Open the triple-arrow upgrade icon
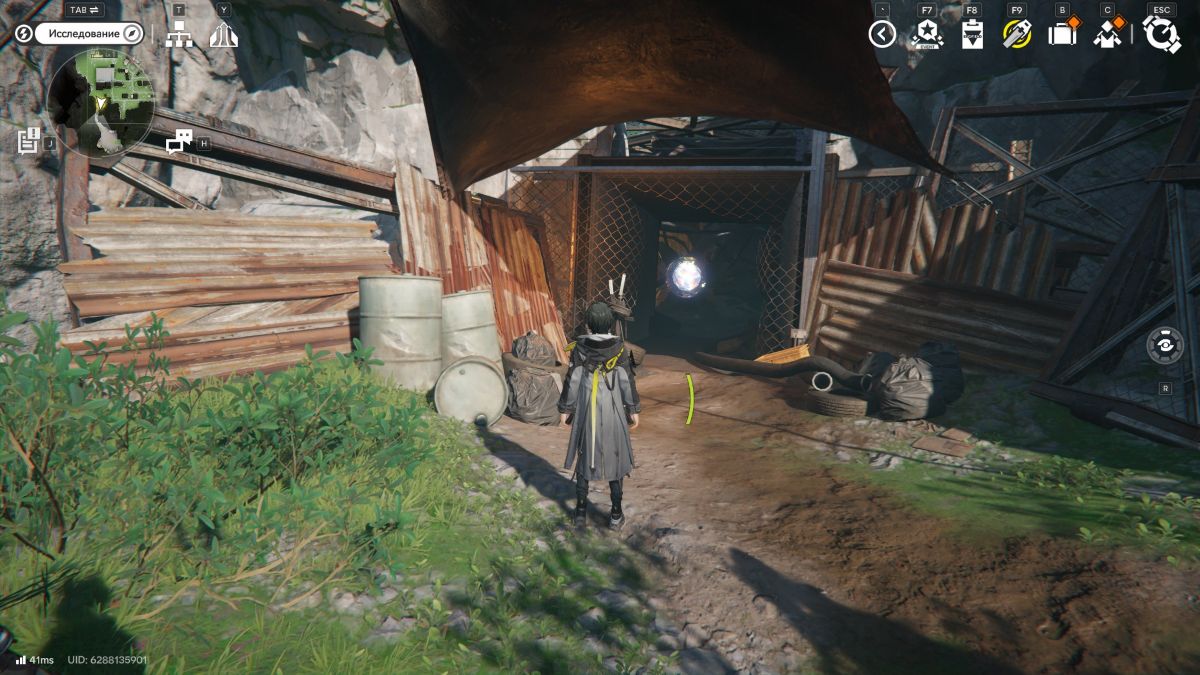 pyautogui.click(x=223, y=34)
